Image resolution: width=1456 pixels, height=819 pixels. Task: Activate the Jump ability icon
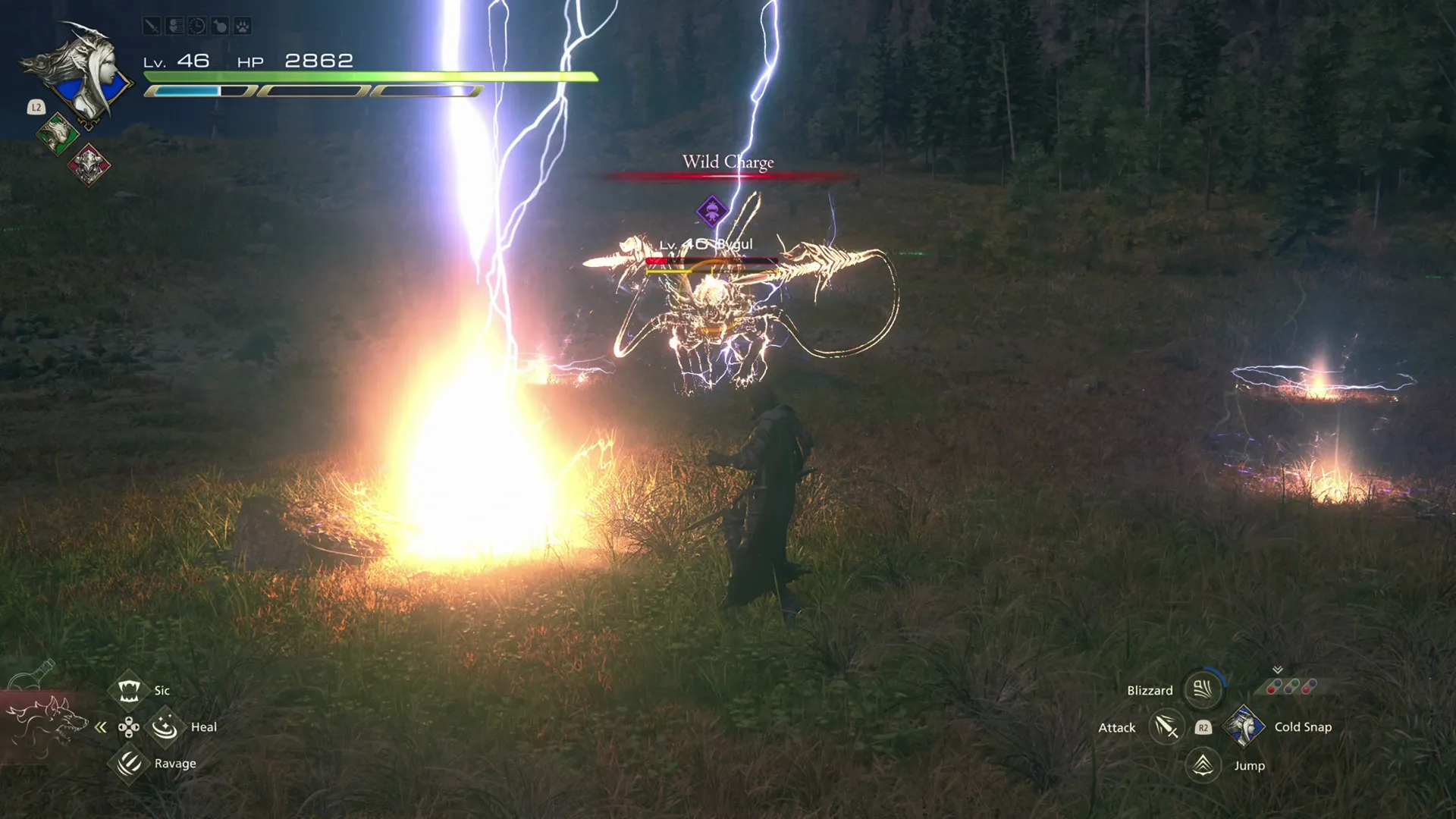coord(1202,765)
